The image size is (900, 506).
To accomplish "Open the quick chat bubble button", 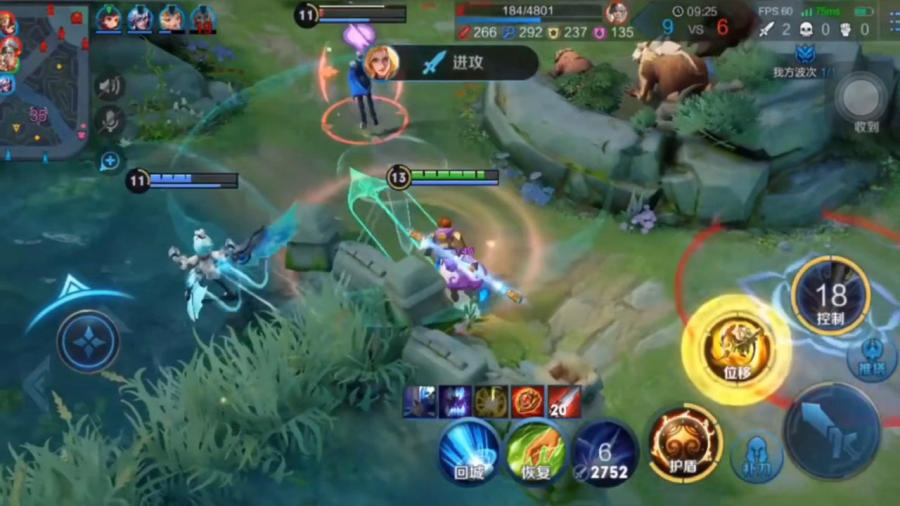I will 109,160.
